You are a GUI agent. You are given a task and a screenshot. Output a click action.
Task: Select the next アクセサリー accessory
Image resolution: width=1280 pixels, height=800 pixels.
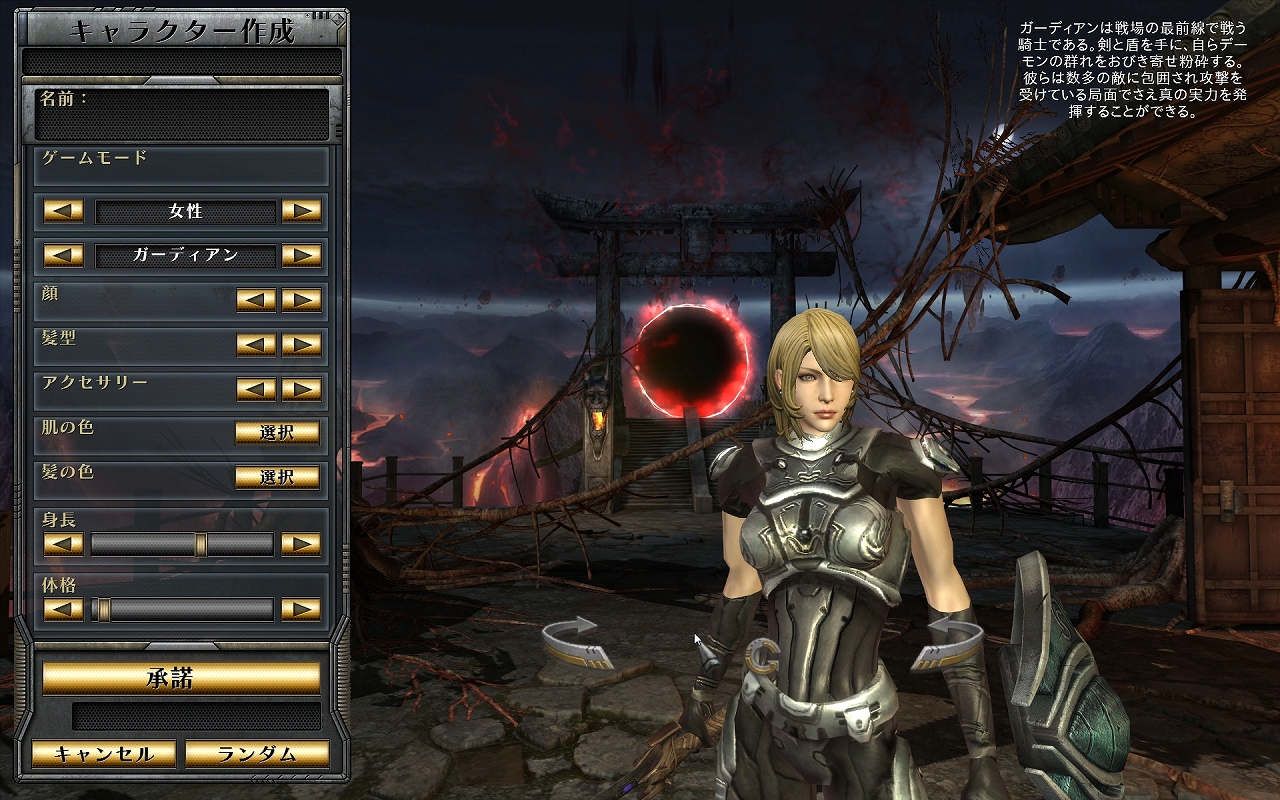click(x=301, y=388)
